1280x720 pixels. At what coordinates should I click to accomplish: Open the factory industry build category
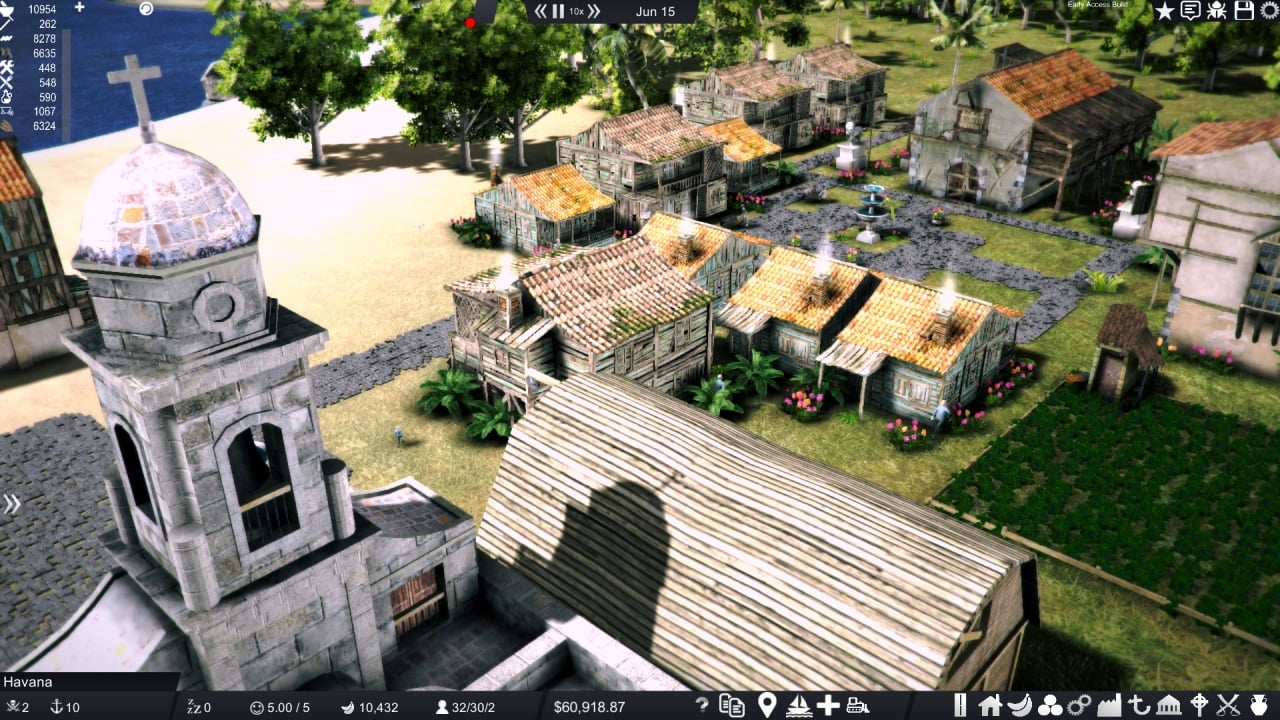pyautogui.click(x=1109, y=706)
